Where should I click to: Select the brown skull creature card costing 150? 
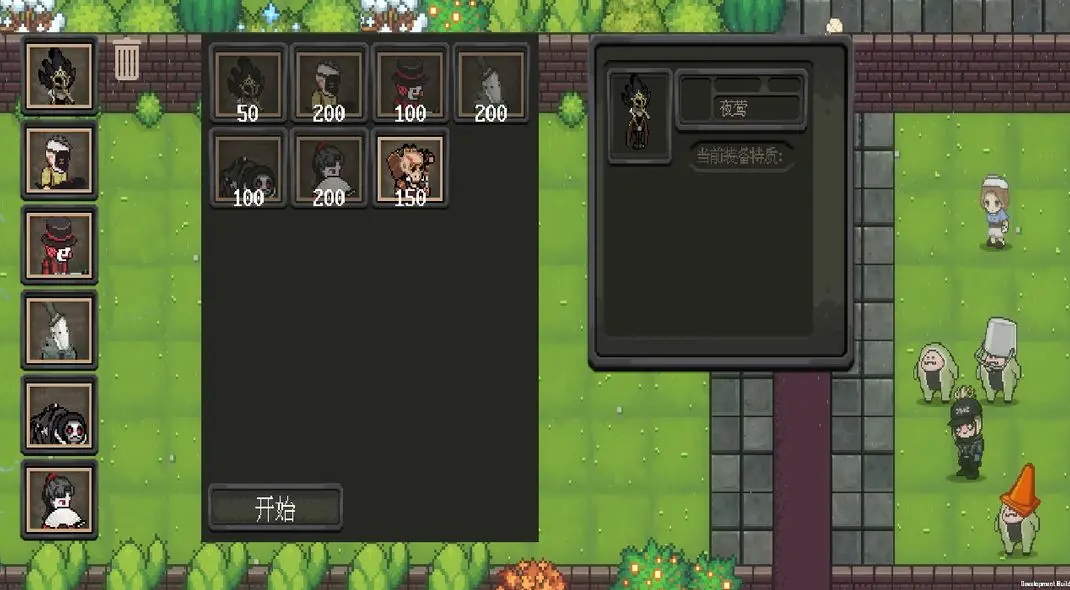pos(410,167)
